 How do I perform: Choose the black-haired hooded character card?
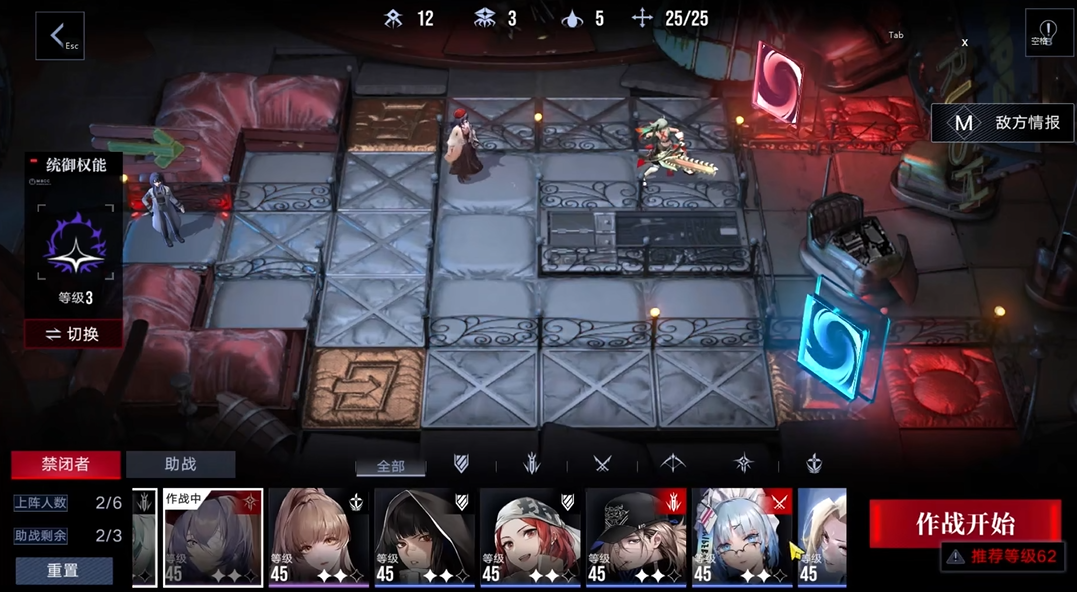pyautogui.click(x=424, y=537)
